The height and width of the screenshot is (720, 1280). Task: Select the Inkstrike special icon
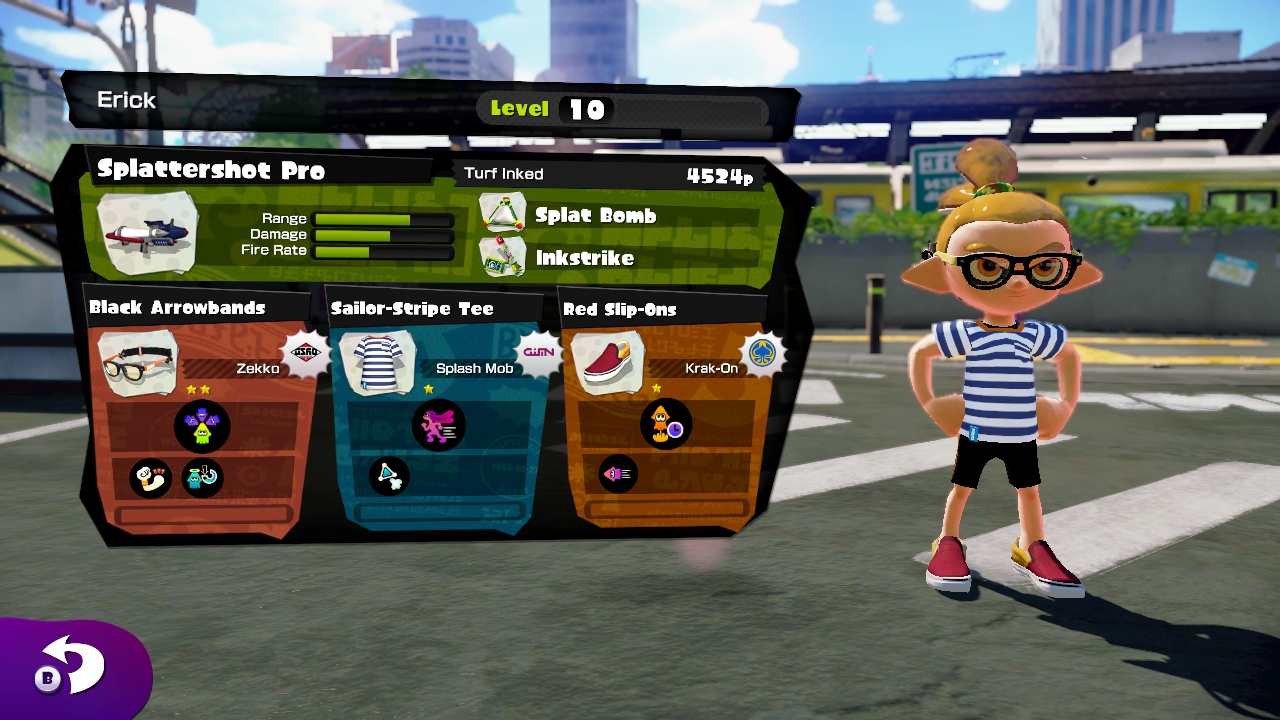point(502,257)
